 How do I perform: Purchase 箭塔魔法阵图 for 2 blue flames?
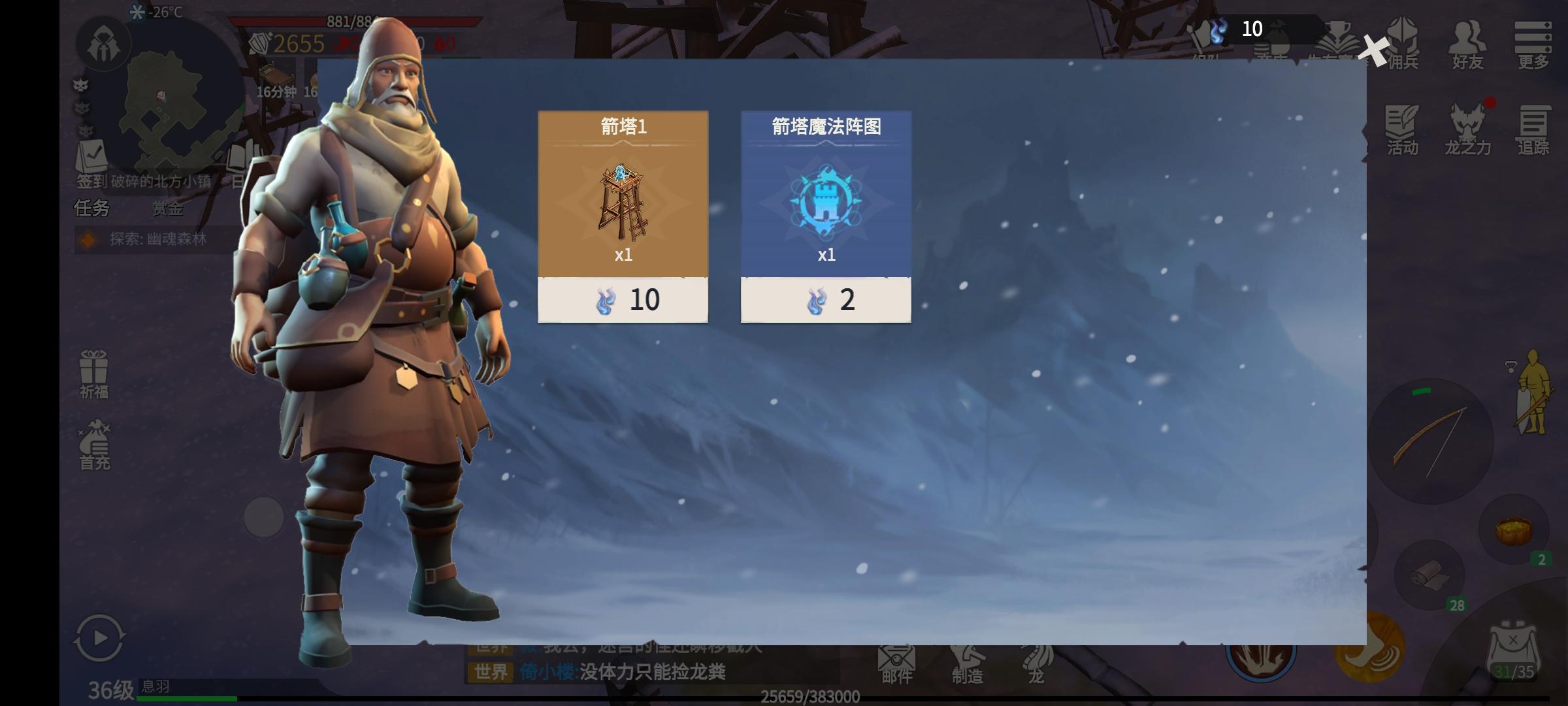[x=826, y=300]
